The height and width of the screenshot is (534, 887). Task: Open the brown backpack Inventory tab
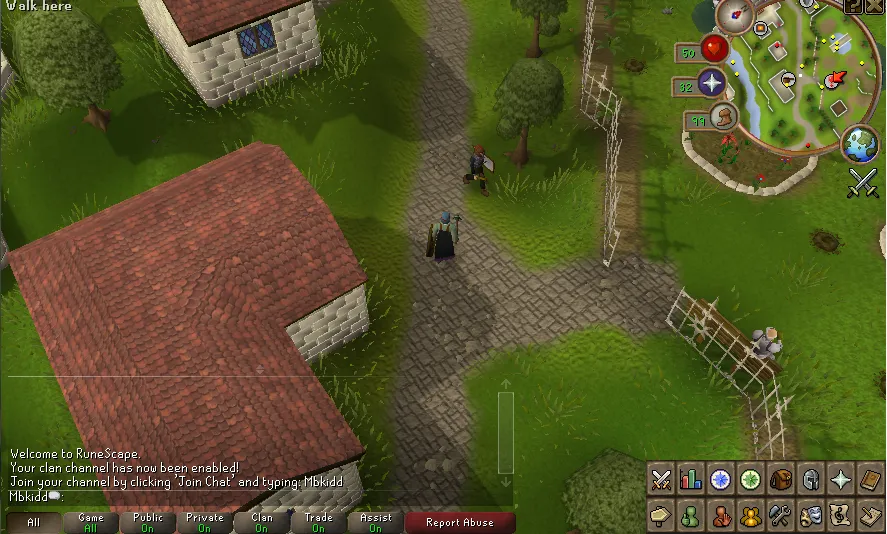point(781,480)
